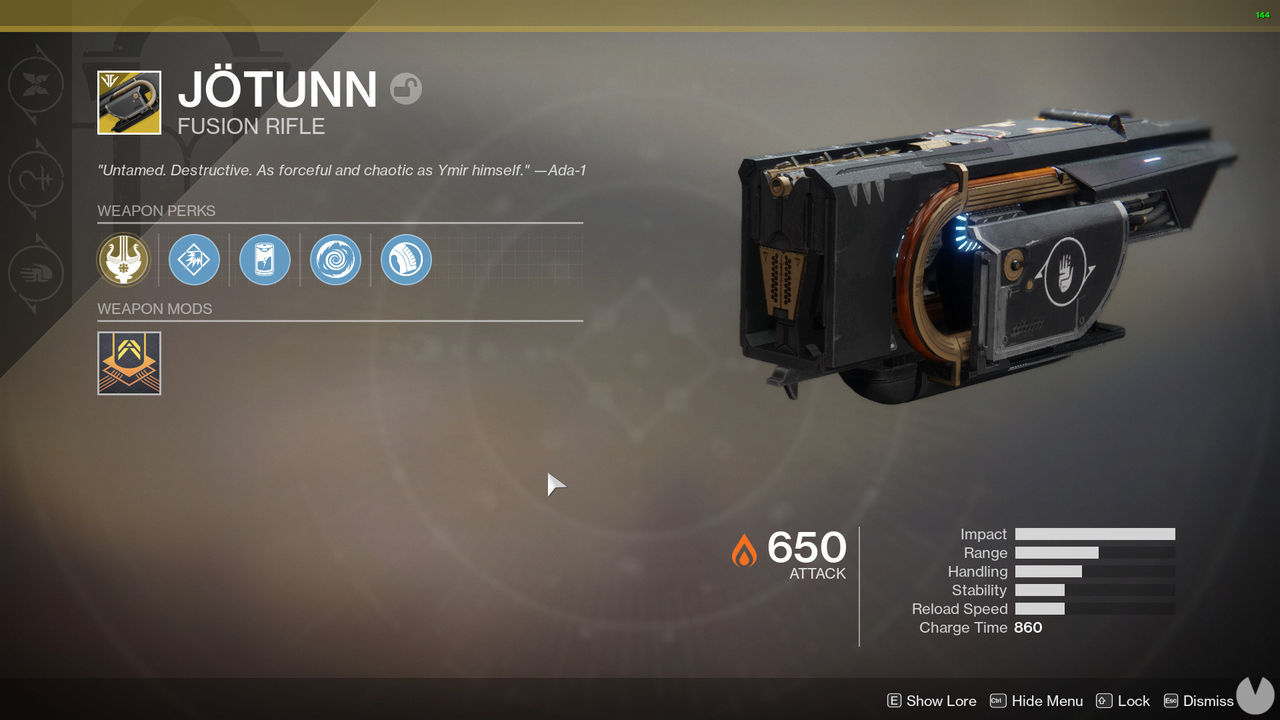This screenshot has height=720, width=1280.
Task: Expand the Weapon Mods section
Action: coord(154,309)
